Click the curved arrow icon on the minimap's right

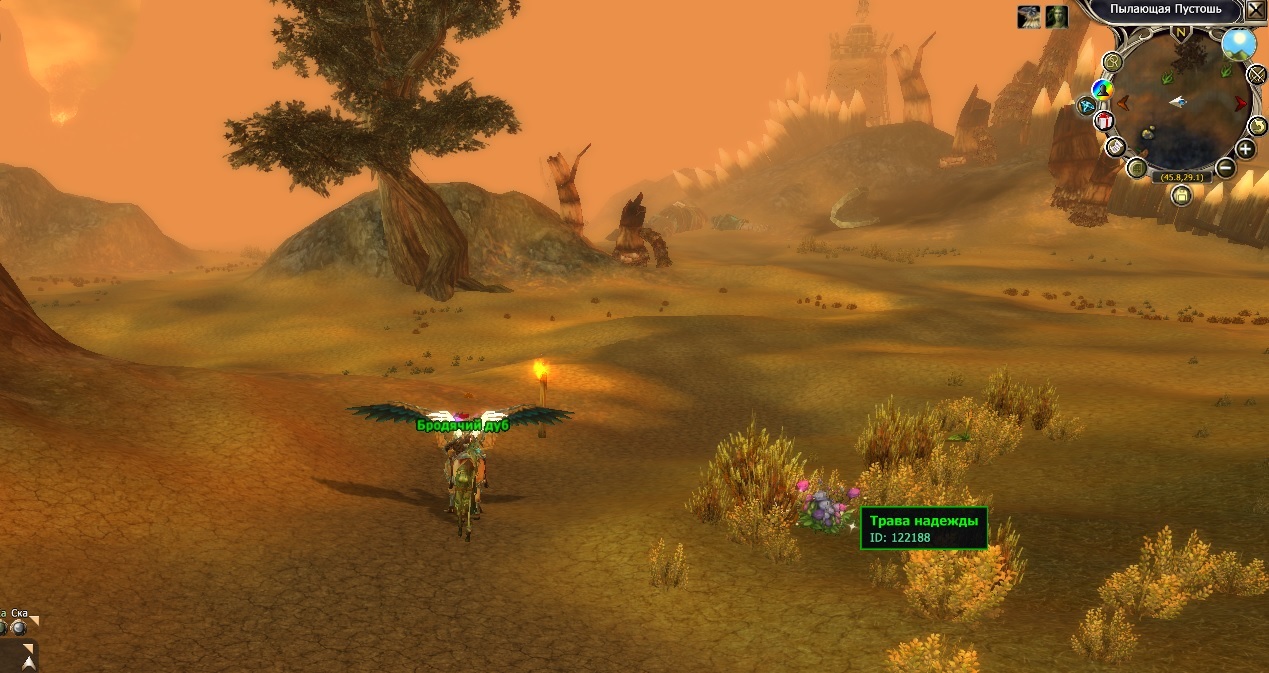point(1258,126)
